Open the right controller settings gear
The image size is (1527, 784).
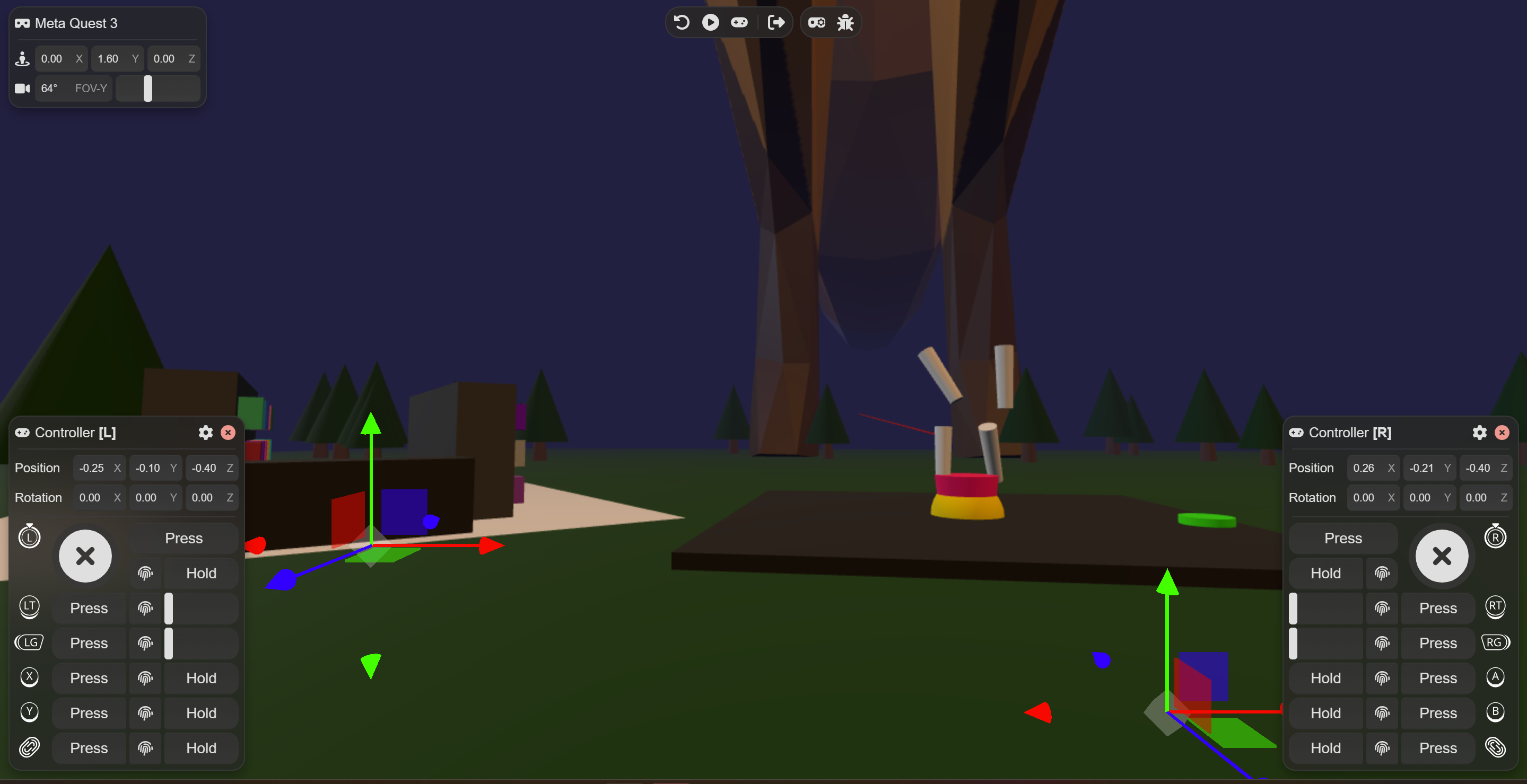(1479, 433)
